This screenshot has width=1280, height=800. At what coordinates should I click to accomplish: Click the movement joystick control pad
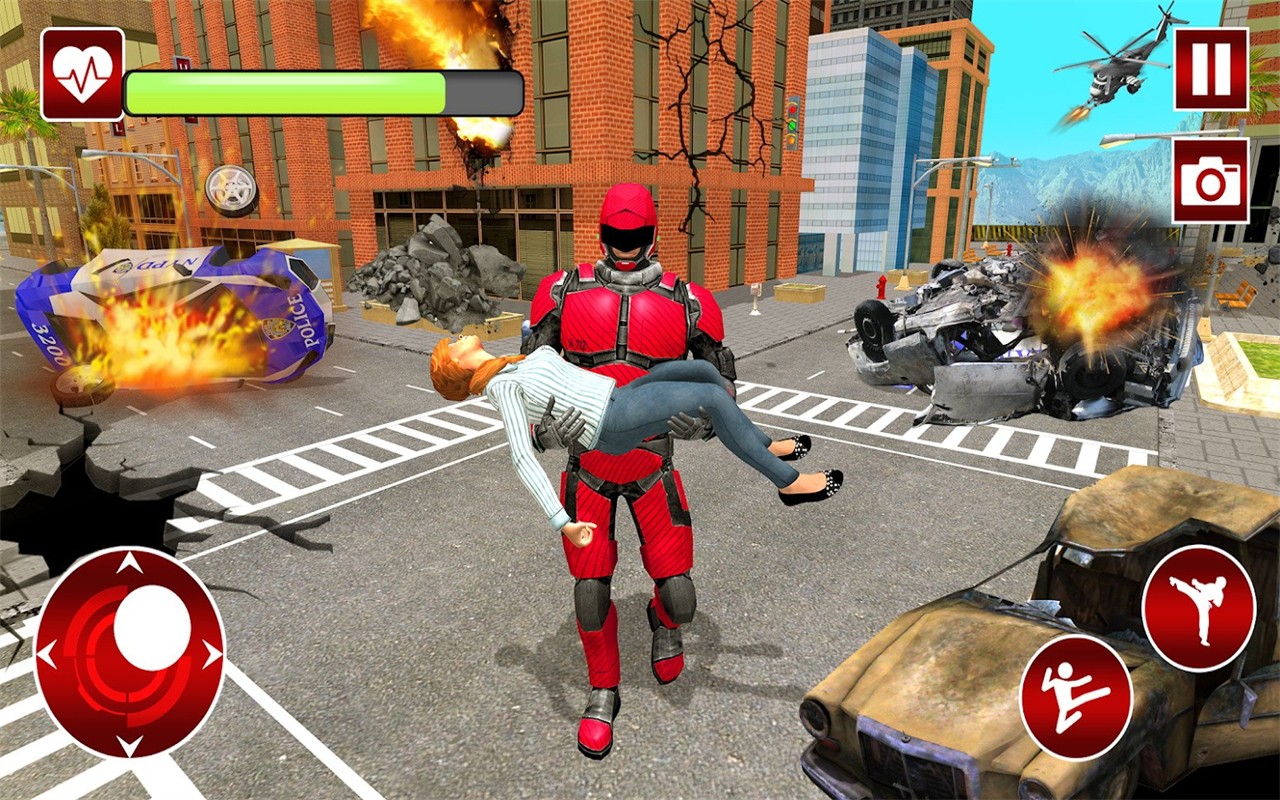132,655
